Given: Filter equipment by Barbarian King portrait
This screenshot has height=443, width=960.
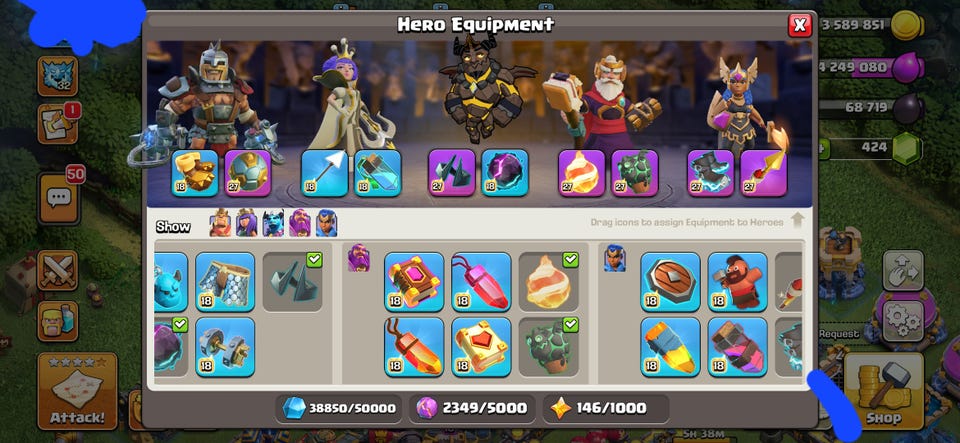Looking at the screenshot, I should [x=220, y=224].
